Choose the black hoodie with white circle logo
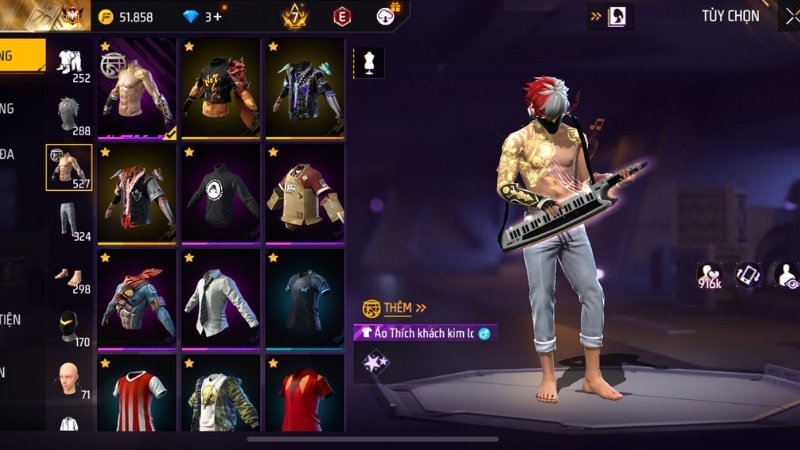Viewport: 800px width, 450px height. tap(220, 192)
